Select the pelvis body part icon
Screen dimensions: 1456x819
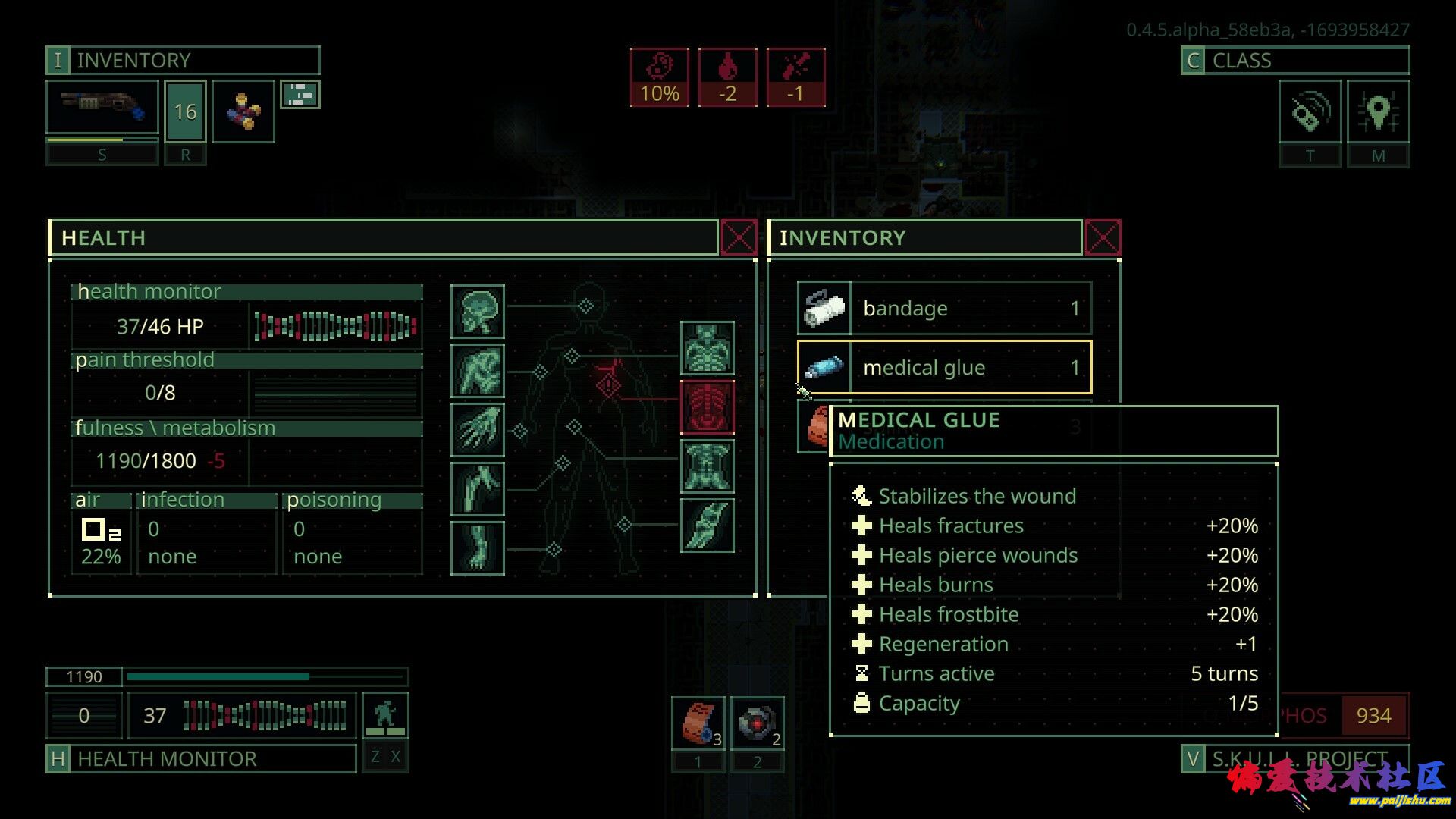[x=707, y=466]
